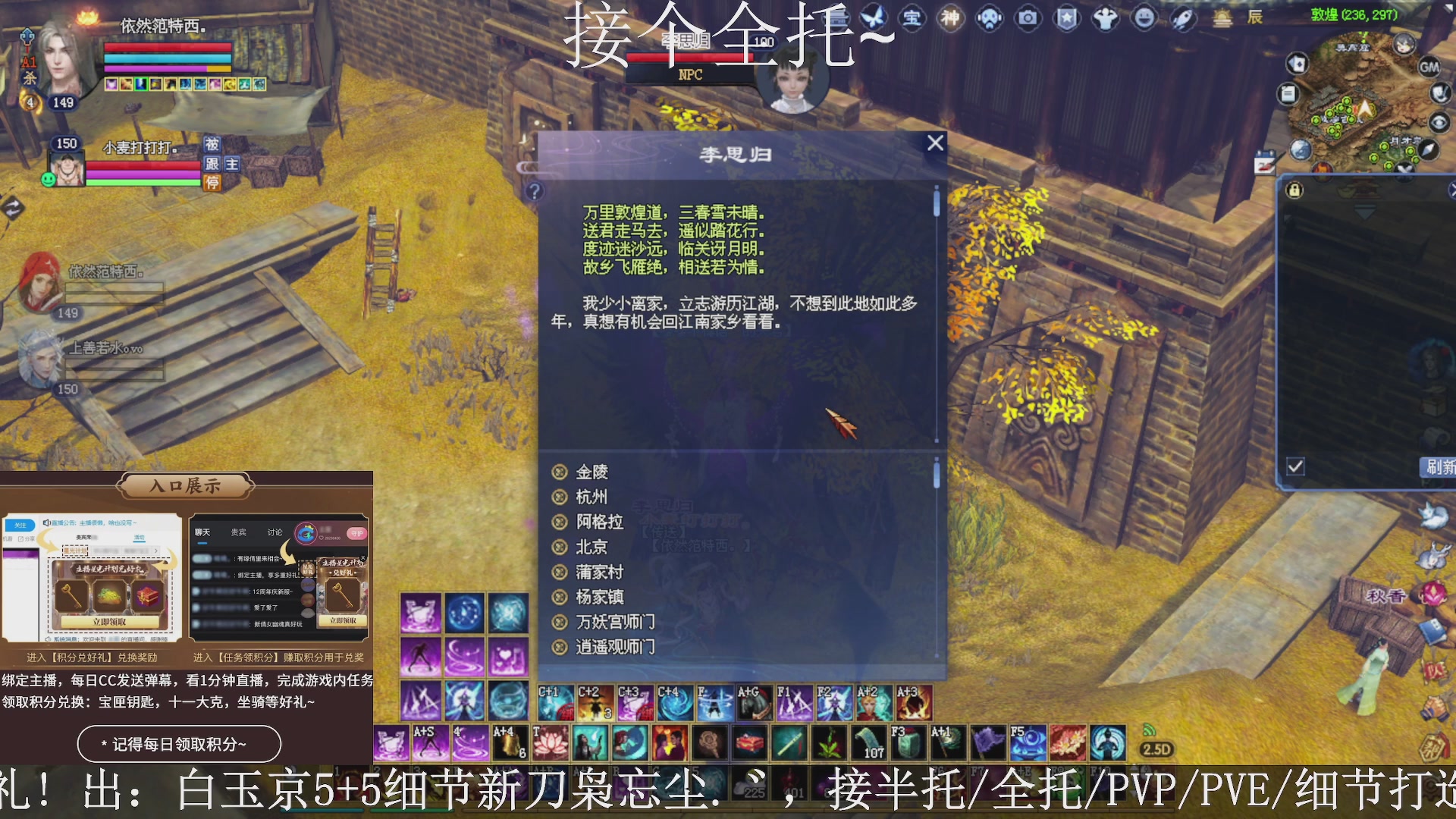Switch to the 讨论 tab in the chat preview

point(275,532)
